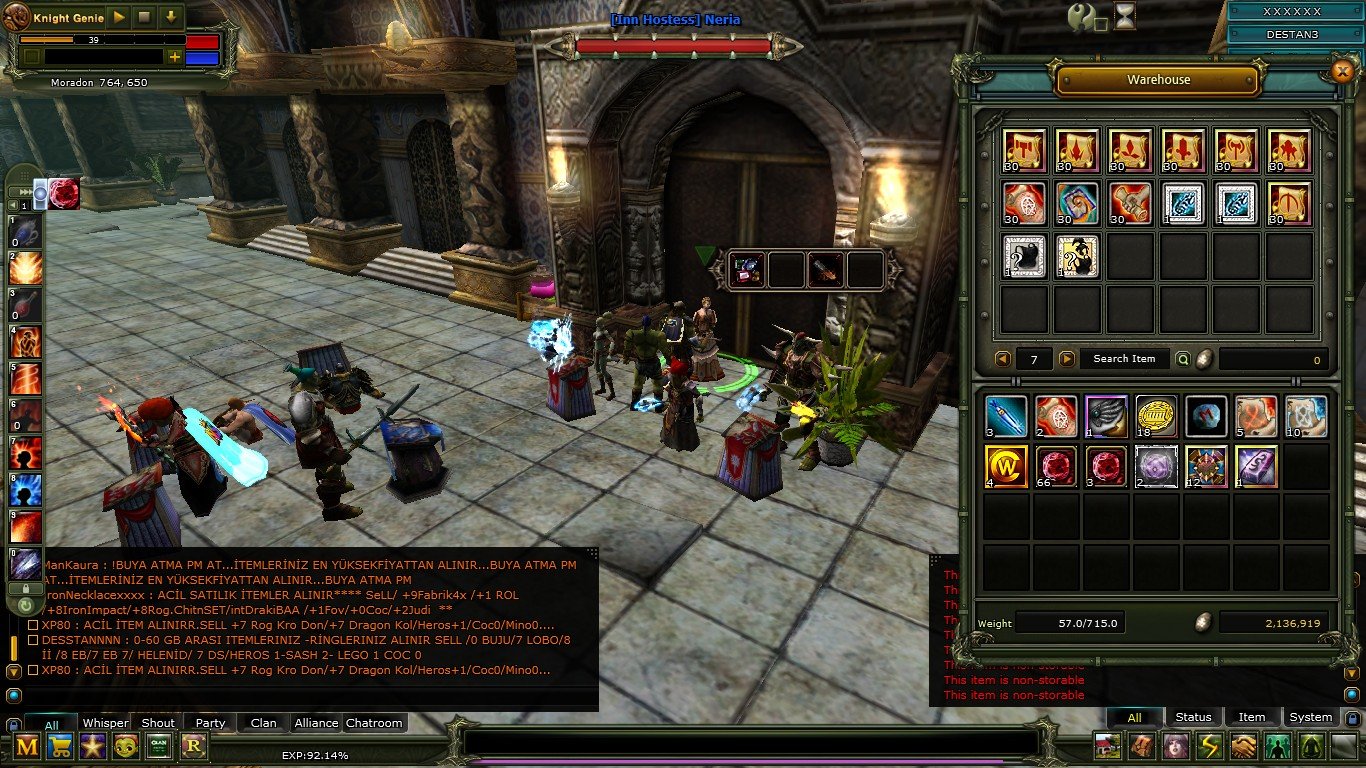Click the yellow M menu button
The height and width of the screenshot is (768, 1366).
pyautogui.click(x=27, y=746)
